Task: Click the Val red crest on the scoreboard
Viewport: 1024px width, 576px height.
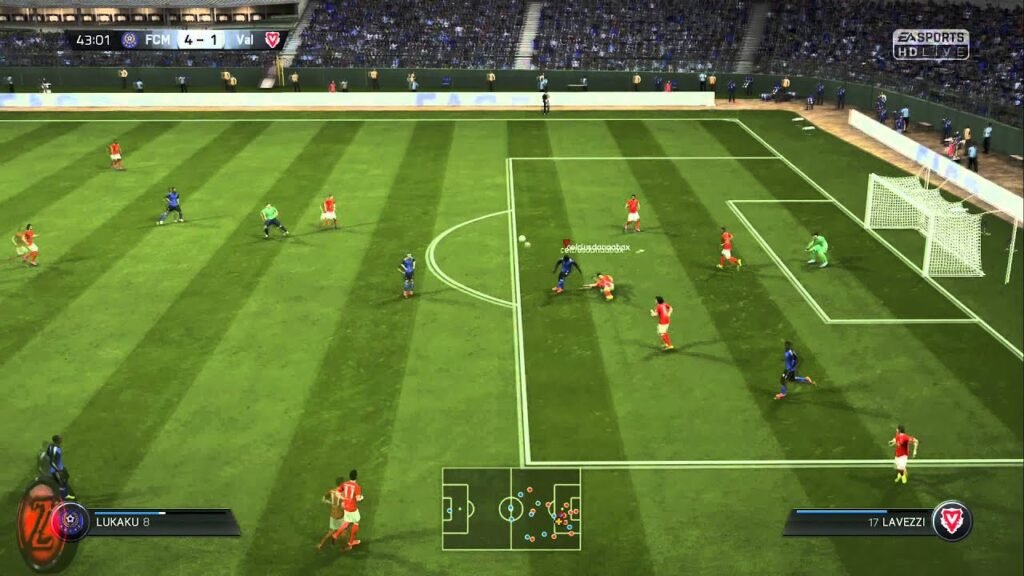Action: coord(272,40)
